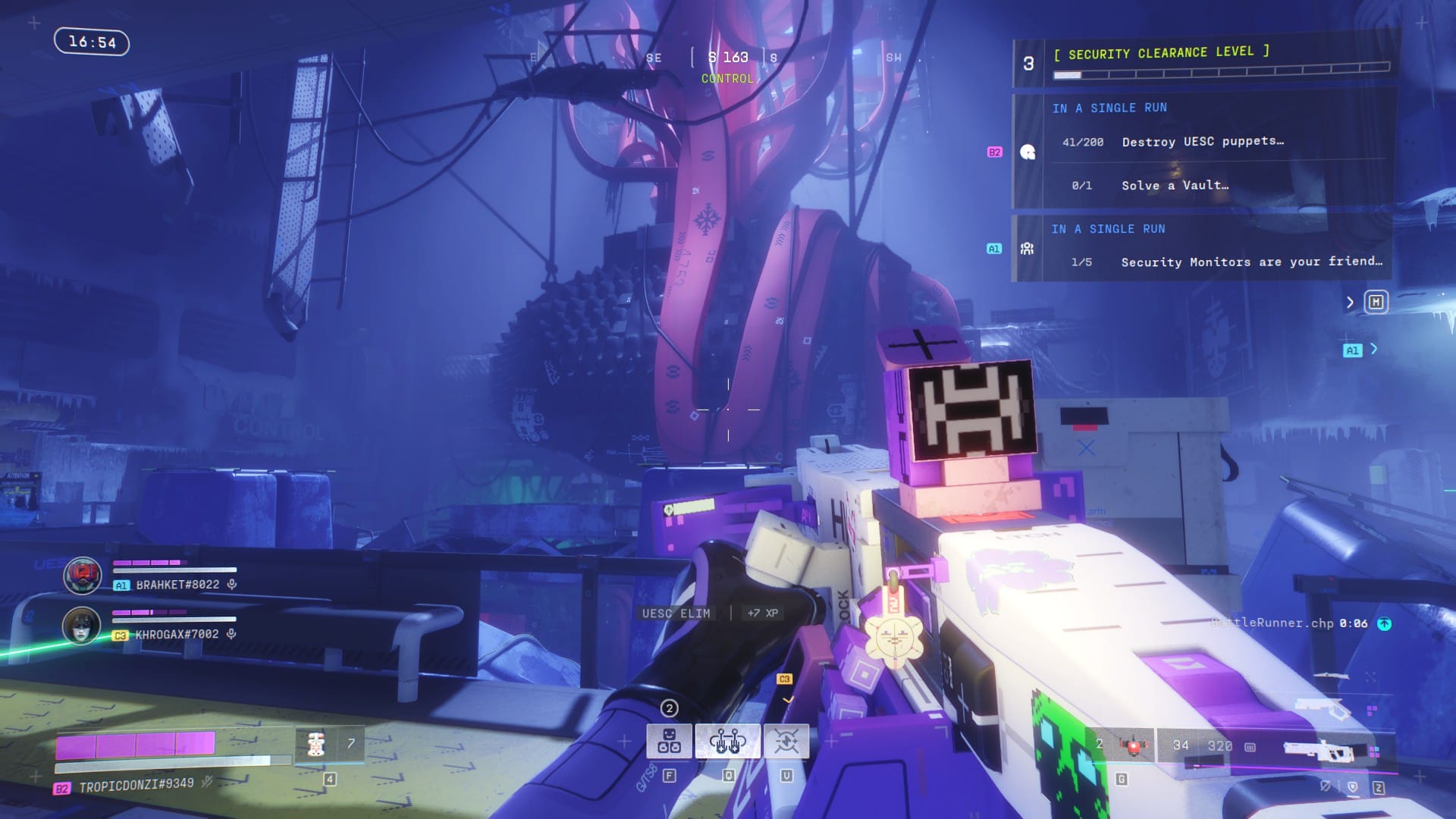
Task: Select the red grenade slot
Action: [x=1133, y=746]
